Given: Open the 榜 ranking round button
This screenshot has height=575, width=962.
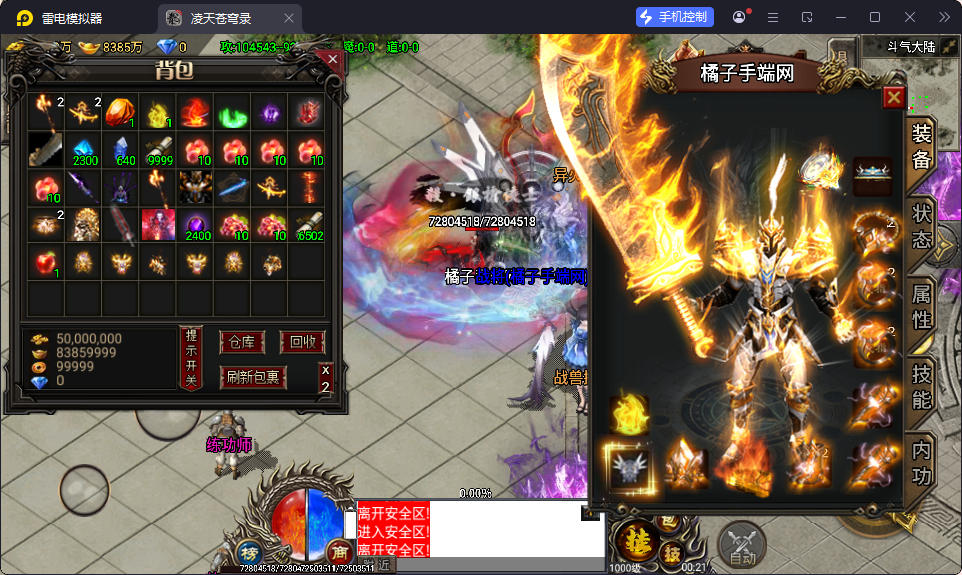Looking at the screenshot, I should pos(248,553).
